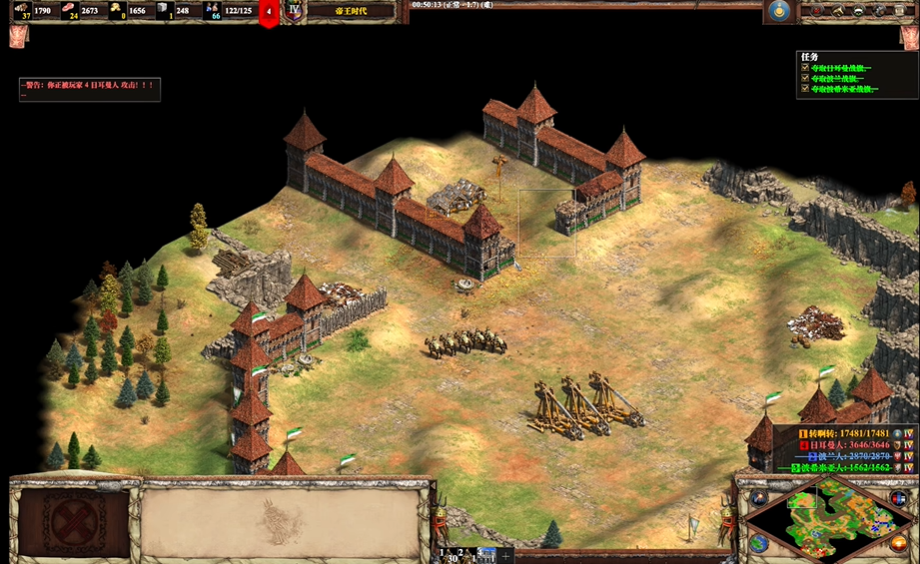This screenshot has height=564, width=920.
Task: Open the tech tree laurel icon
Action: (859, 11)
